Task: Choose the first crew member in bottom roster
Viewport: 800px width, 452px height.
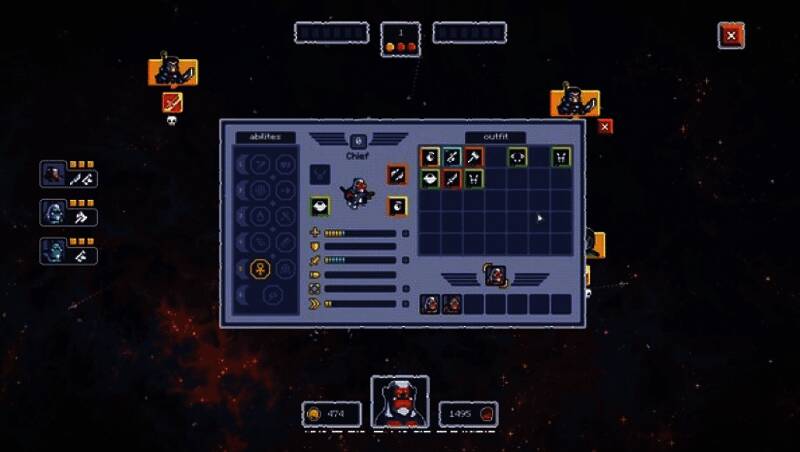Action: click(430, 304)
